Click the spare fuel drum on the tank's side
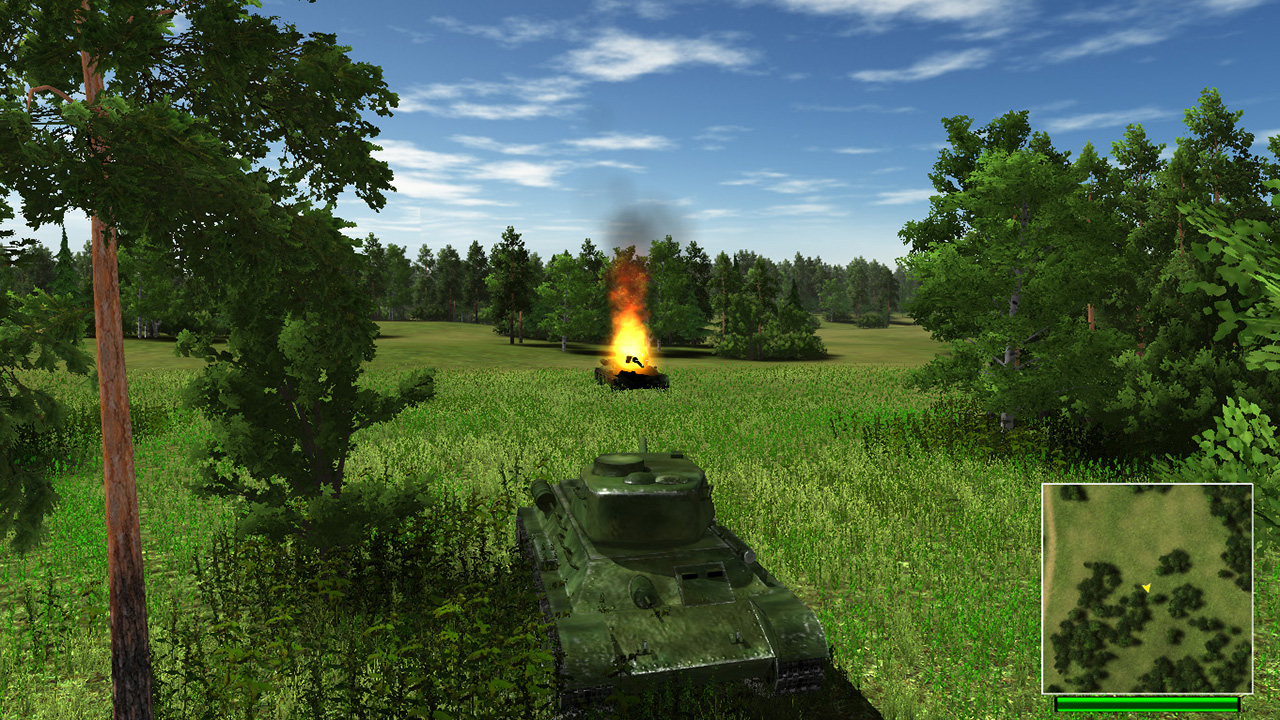 (543, 495)
